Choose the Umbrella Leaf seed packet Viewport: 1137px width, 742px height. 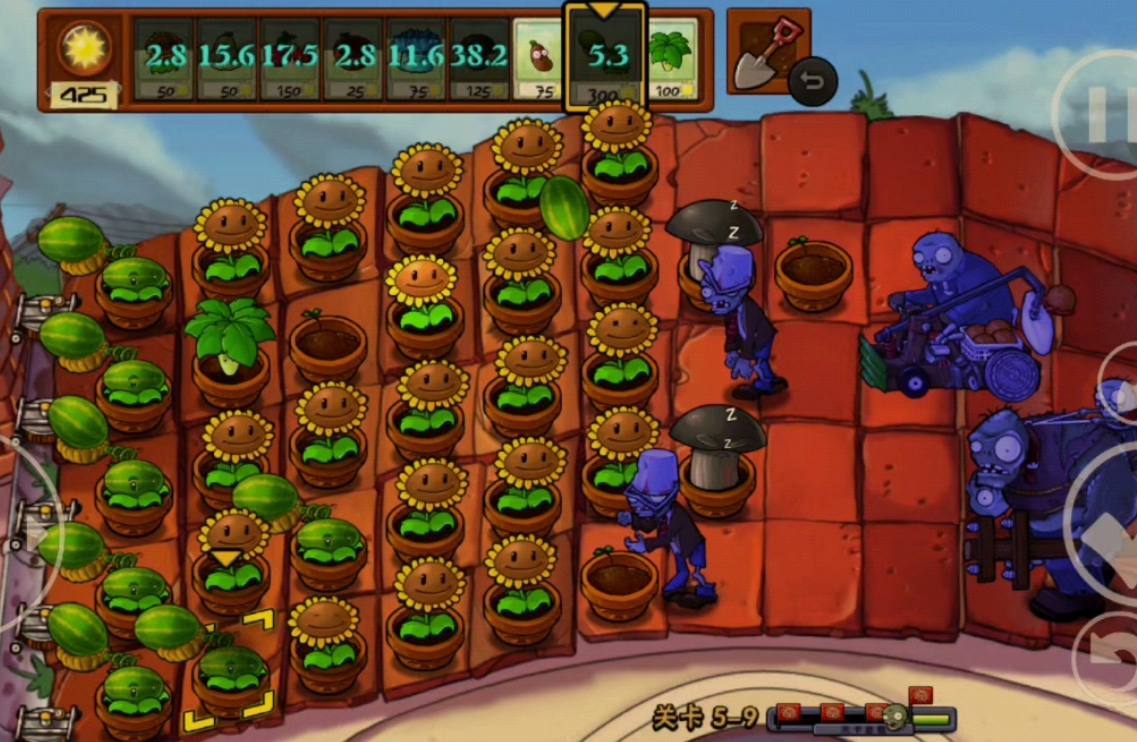tap(672, 58)
